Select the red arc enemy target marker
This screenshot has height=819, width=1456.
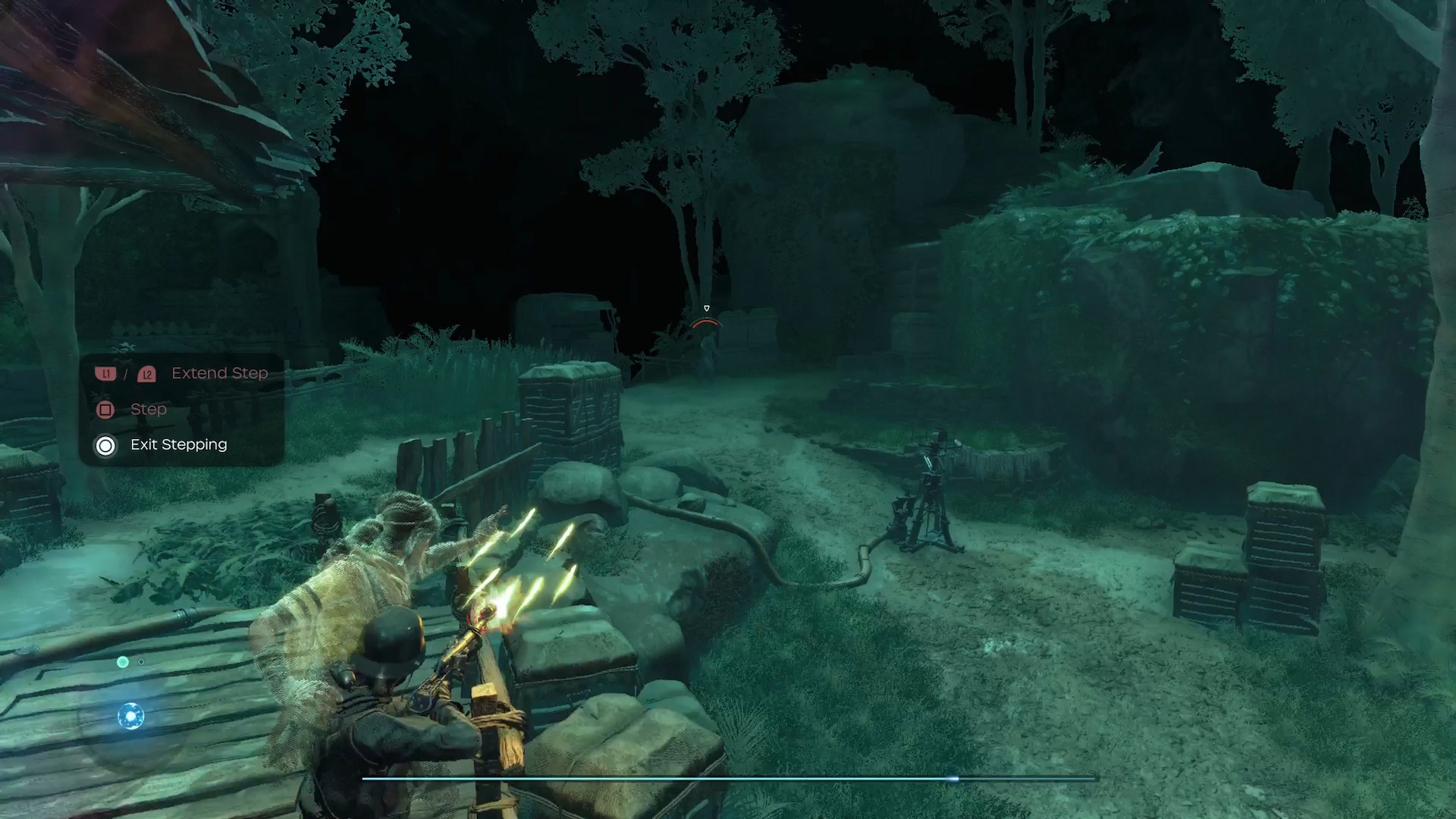click(706, 323)
